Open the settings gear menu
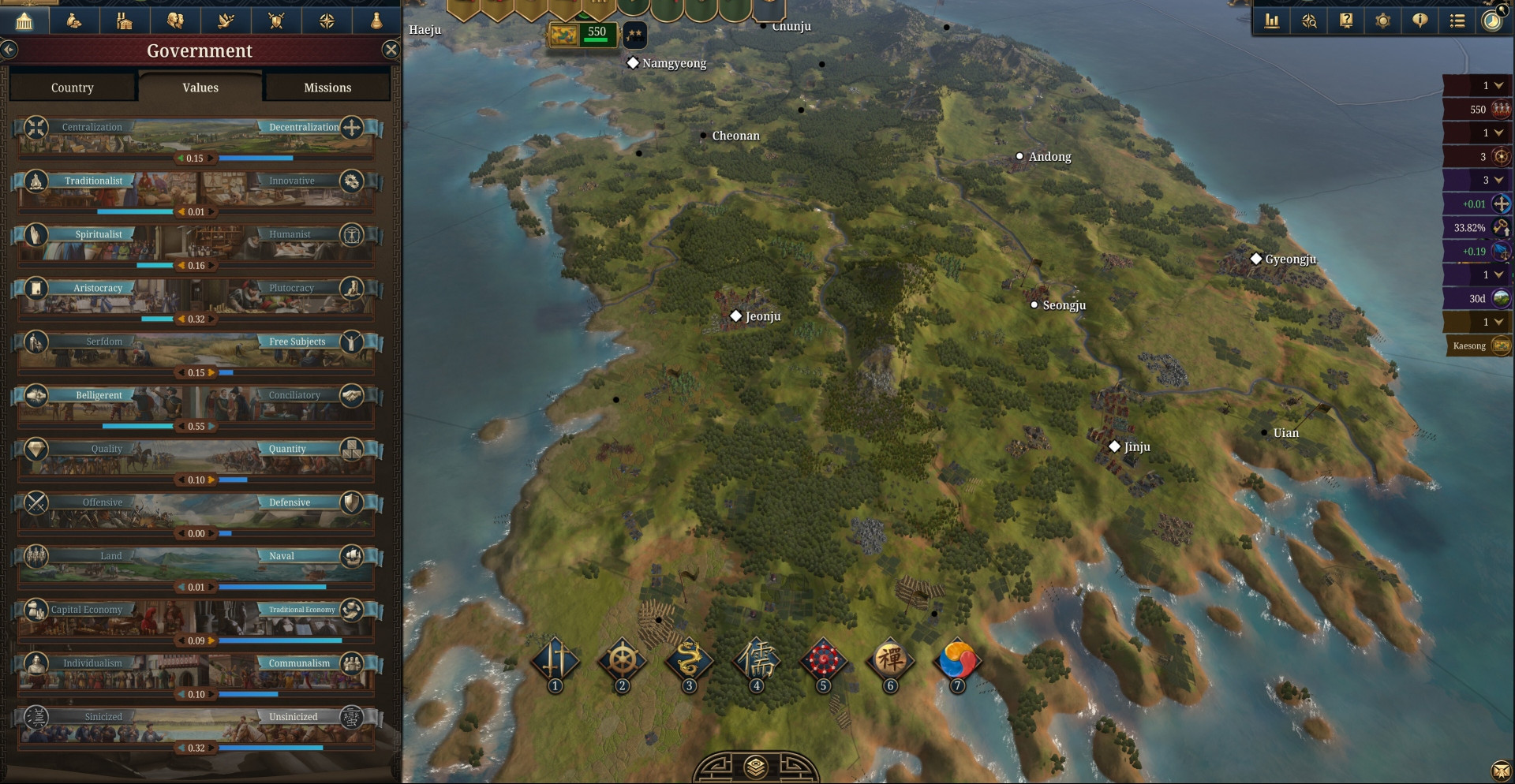 (x=1382, y=21)
